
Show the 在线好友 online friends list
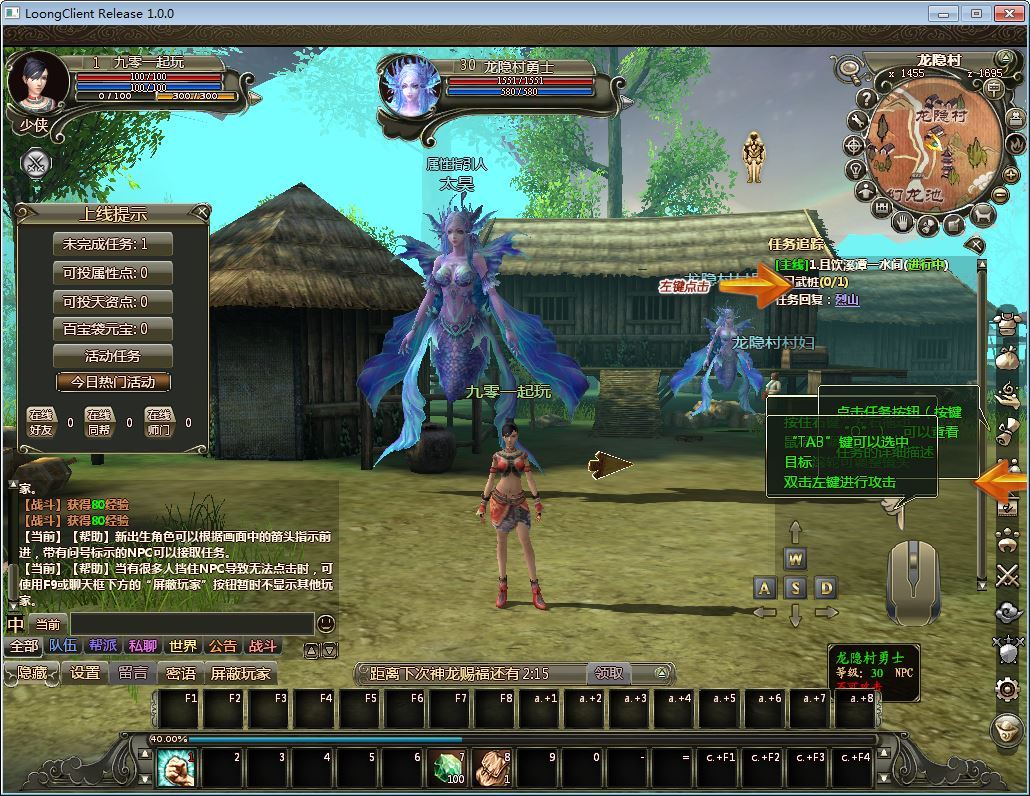[40, 422]
